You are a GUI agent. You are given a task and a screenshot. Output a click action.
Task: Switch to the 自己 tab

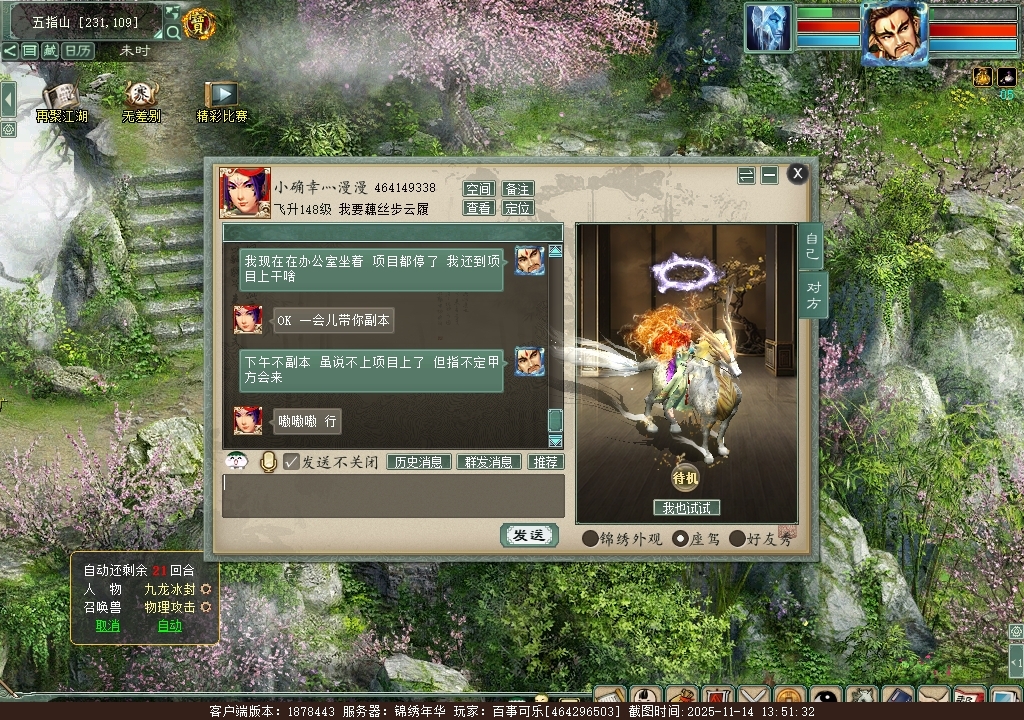(x=812, y=246)
